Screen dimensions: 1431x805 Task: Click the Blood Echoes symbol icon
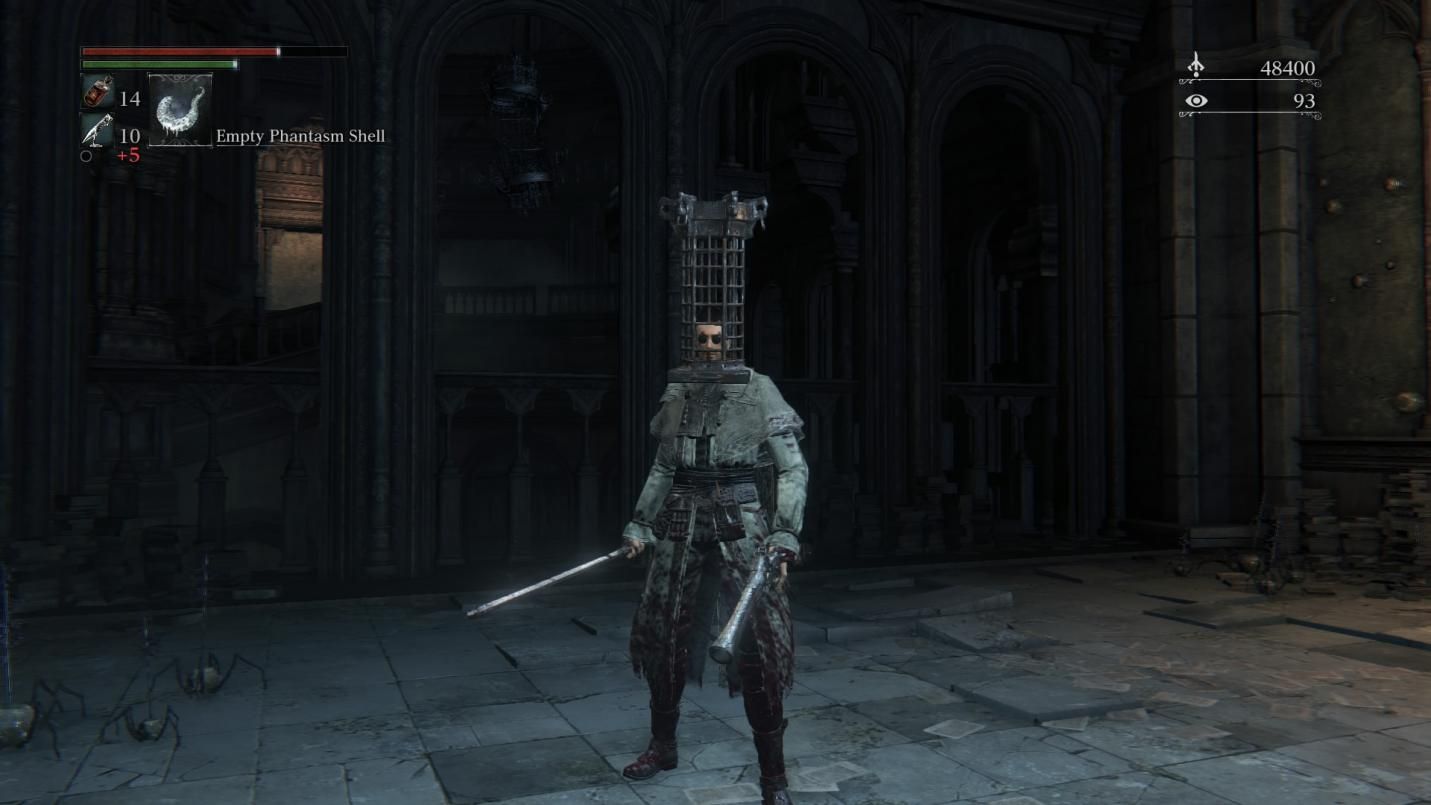[x=1197, y=64]
